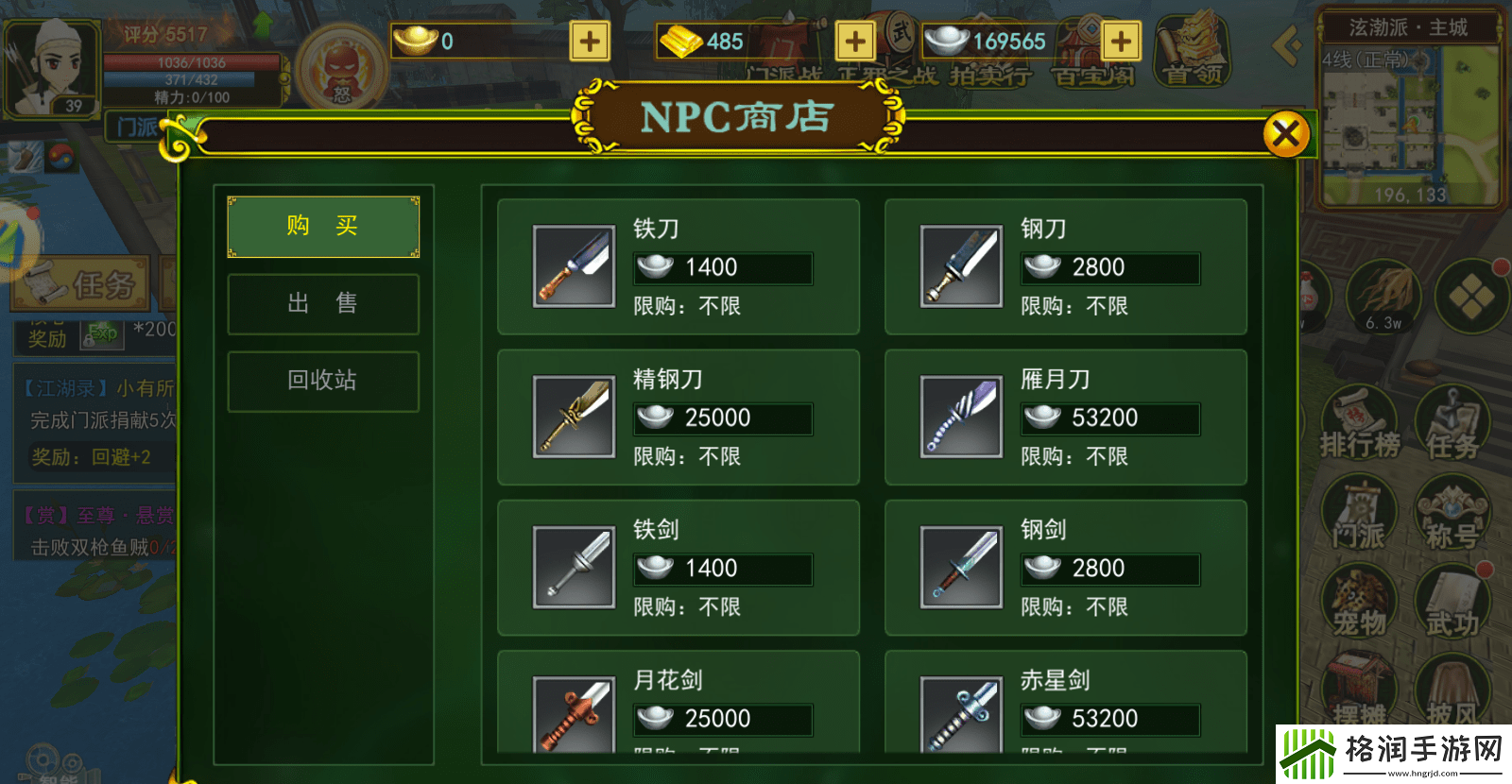Open the minimap of 泫渤派主城
Screen dimensions: 1512x784
coord(1410,123)
